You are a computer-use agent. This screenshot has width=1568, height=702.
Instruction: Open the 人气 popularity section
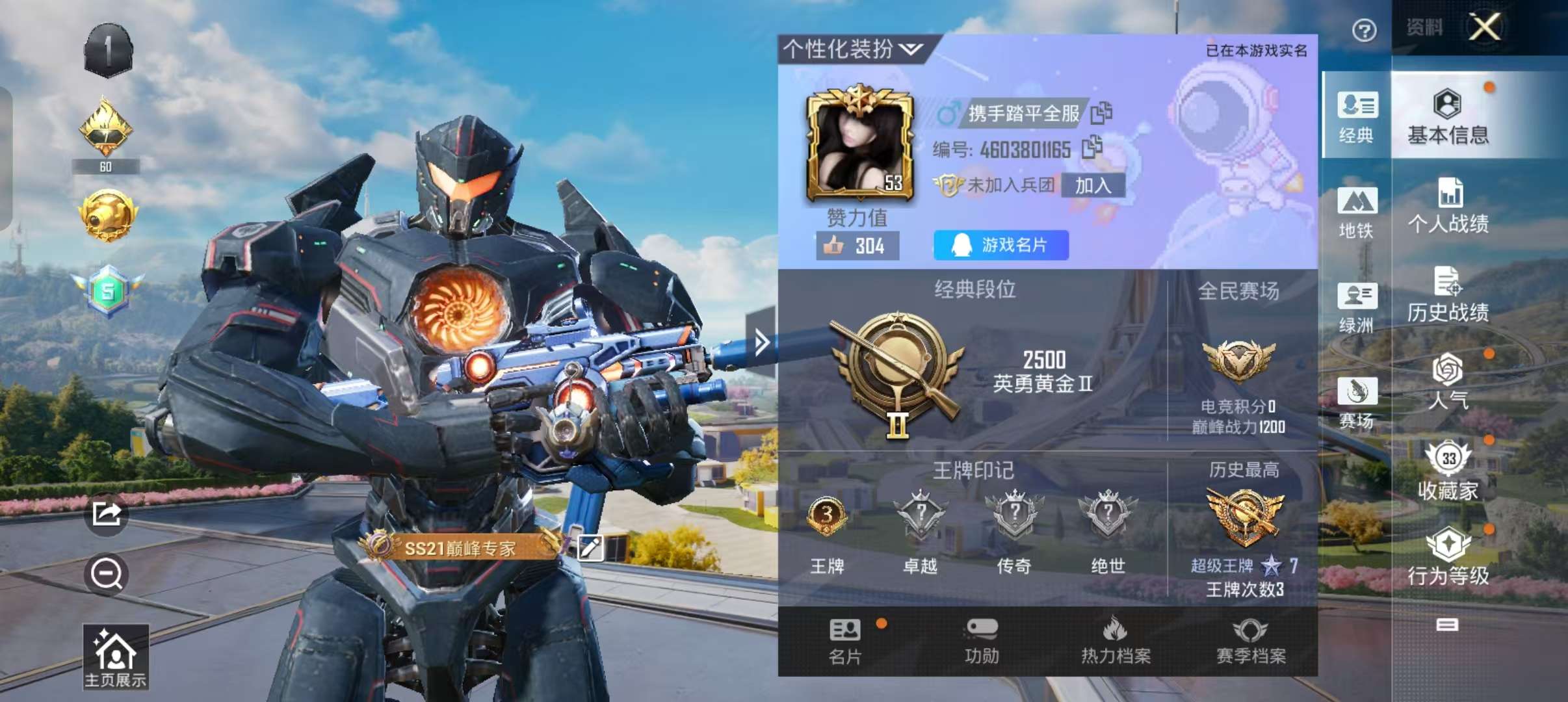(1448, 382)
